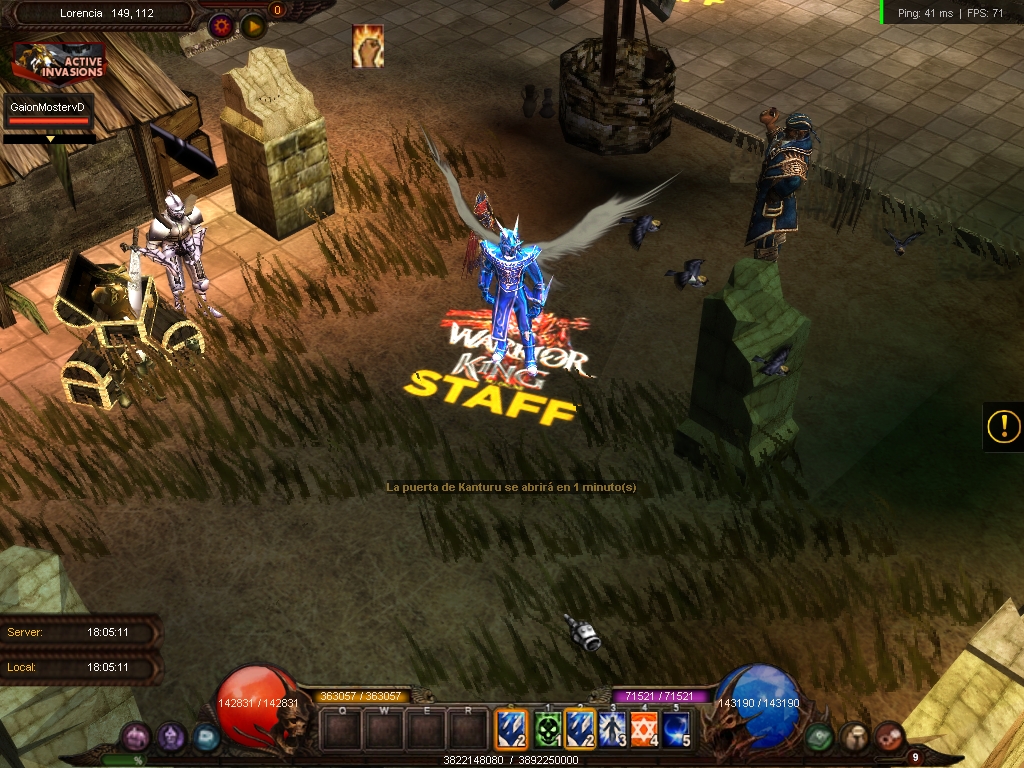Click the red round menu button
The image size is (1024, 768).
click(888, 738)
